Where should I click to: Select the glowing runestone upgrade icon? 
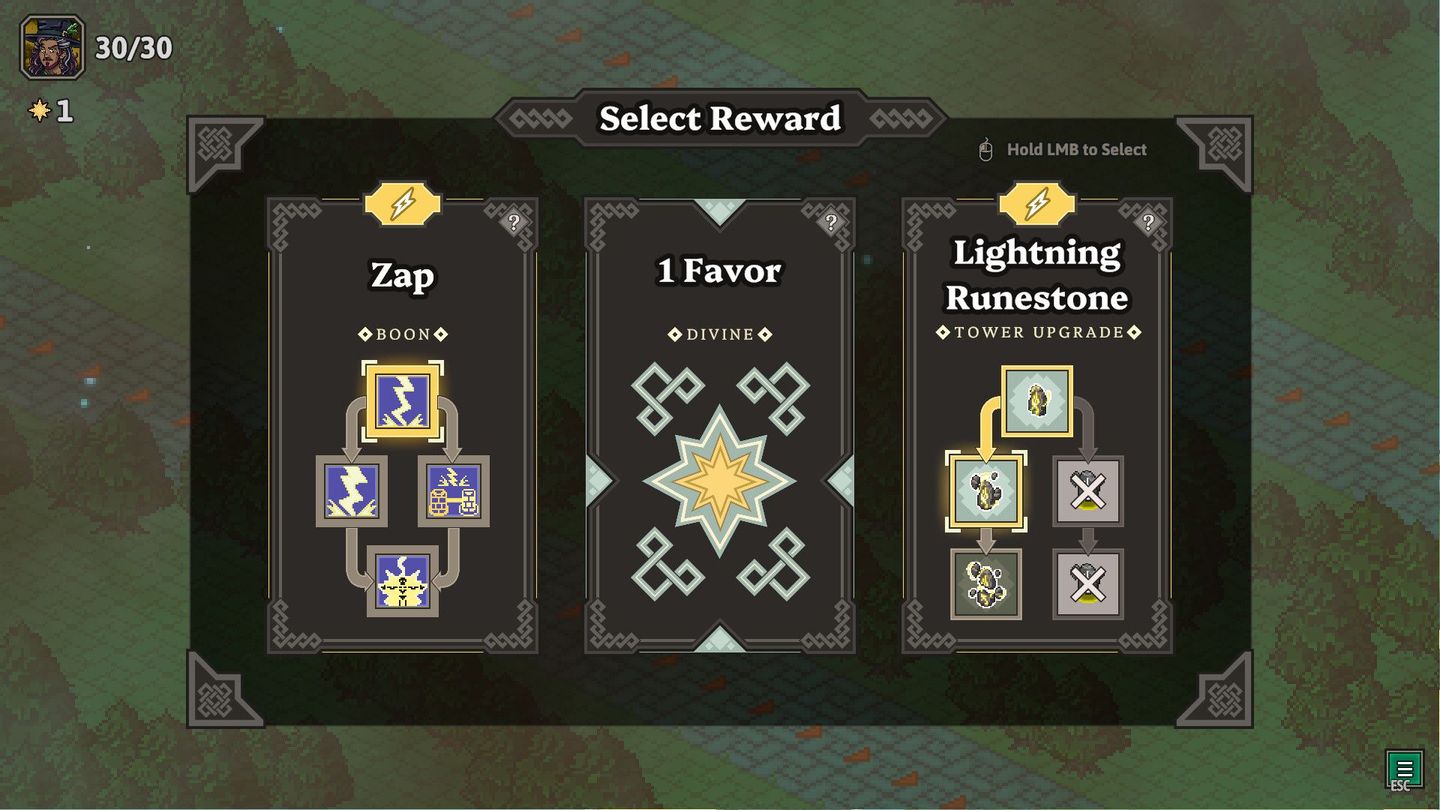[986, 490]
